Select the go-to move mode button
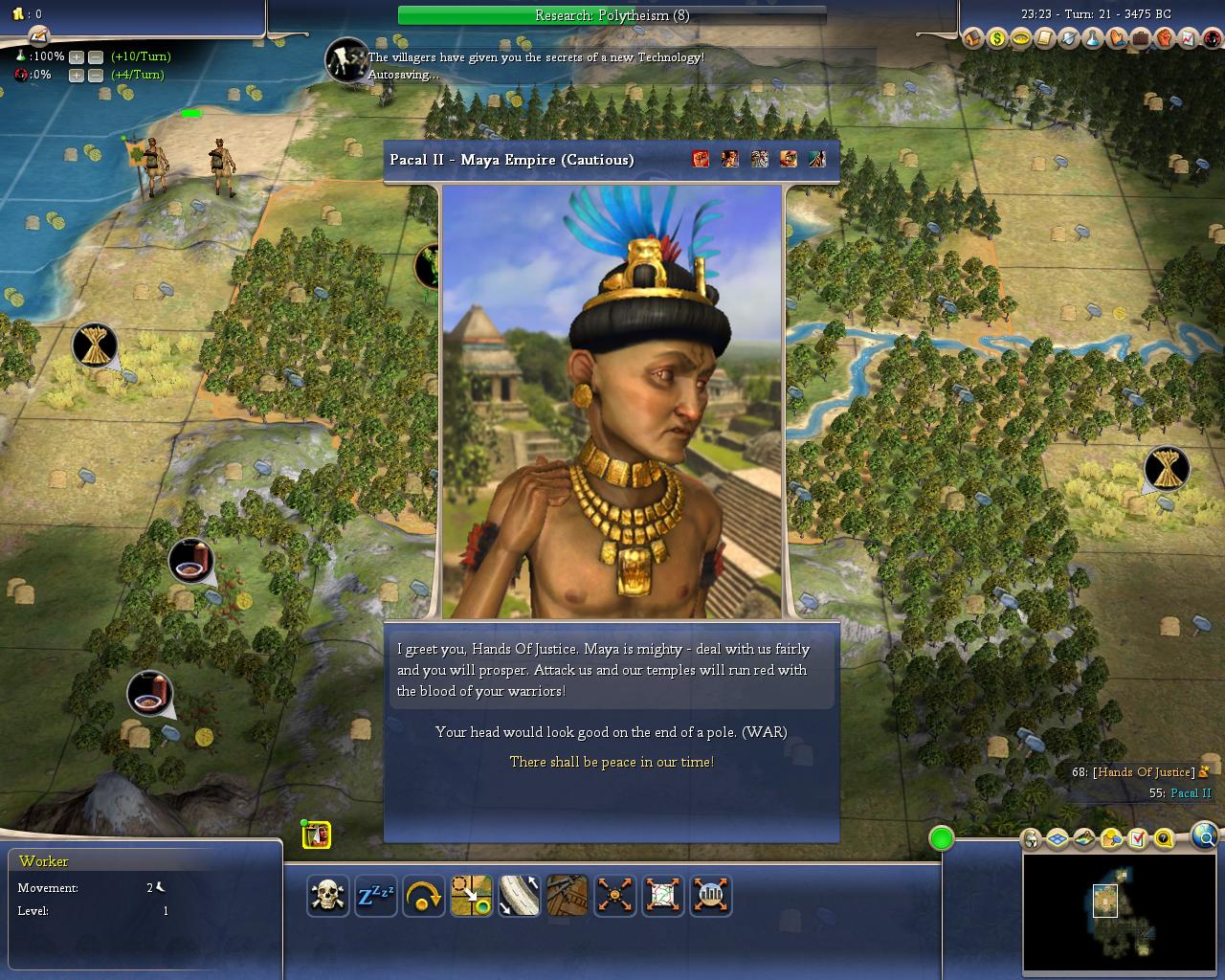Image resolution: width=1225 pixels, height=980 pixels. point(472,896)
